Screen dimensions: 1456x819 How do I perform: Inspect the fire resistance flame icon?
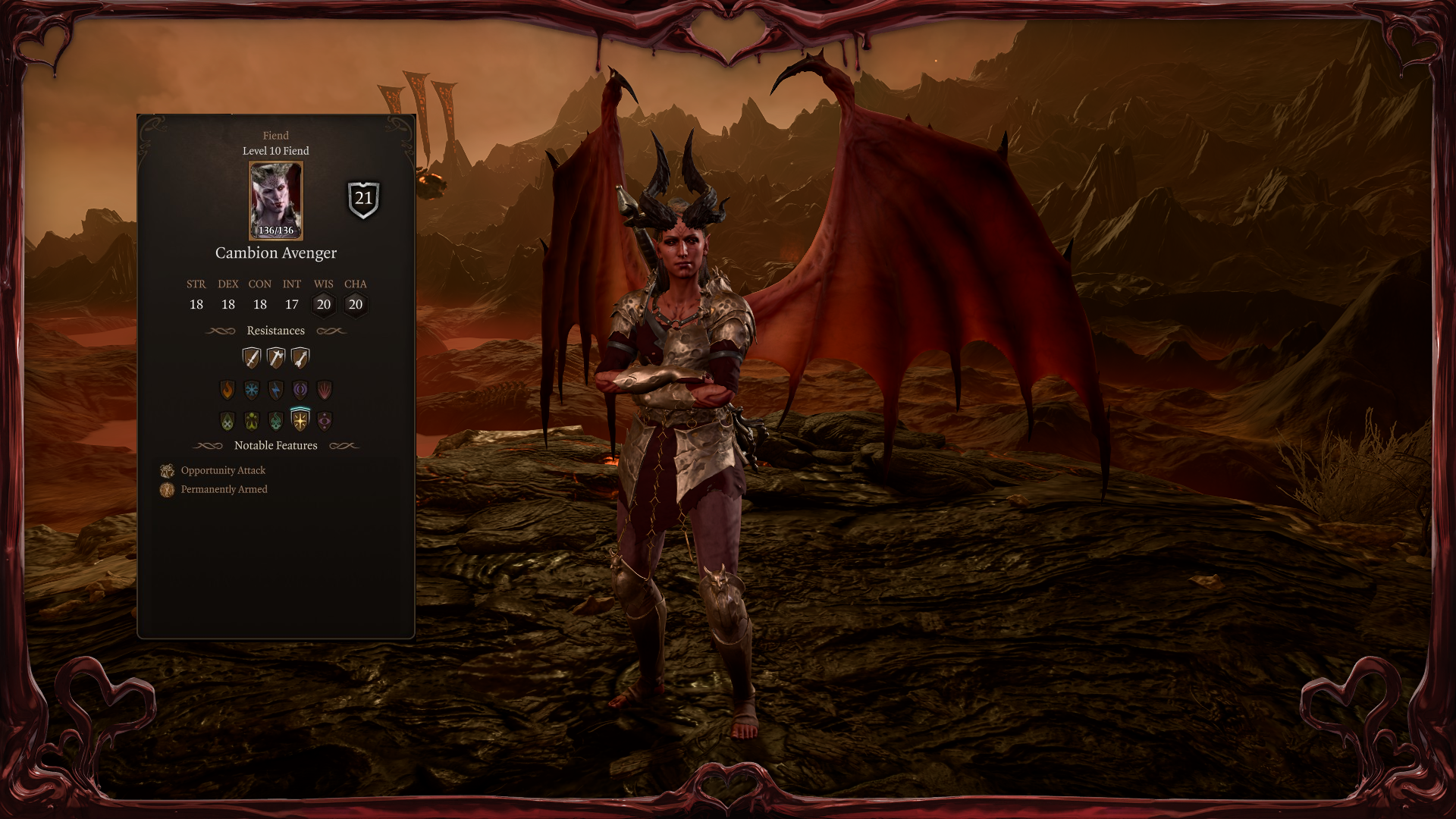227,390
